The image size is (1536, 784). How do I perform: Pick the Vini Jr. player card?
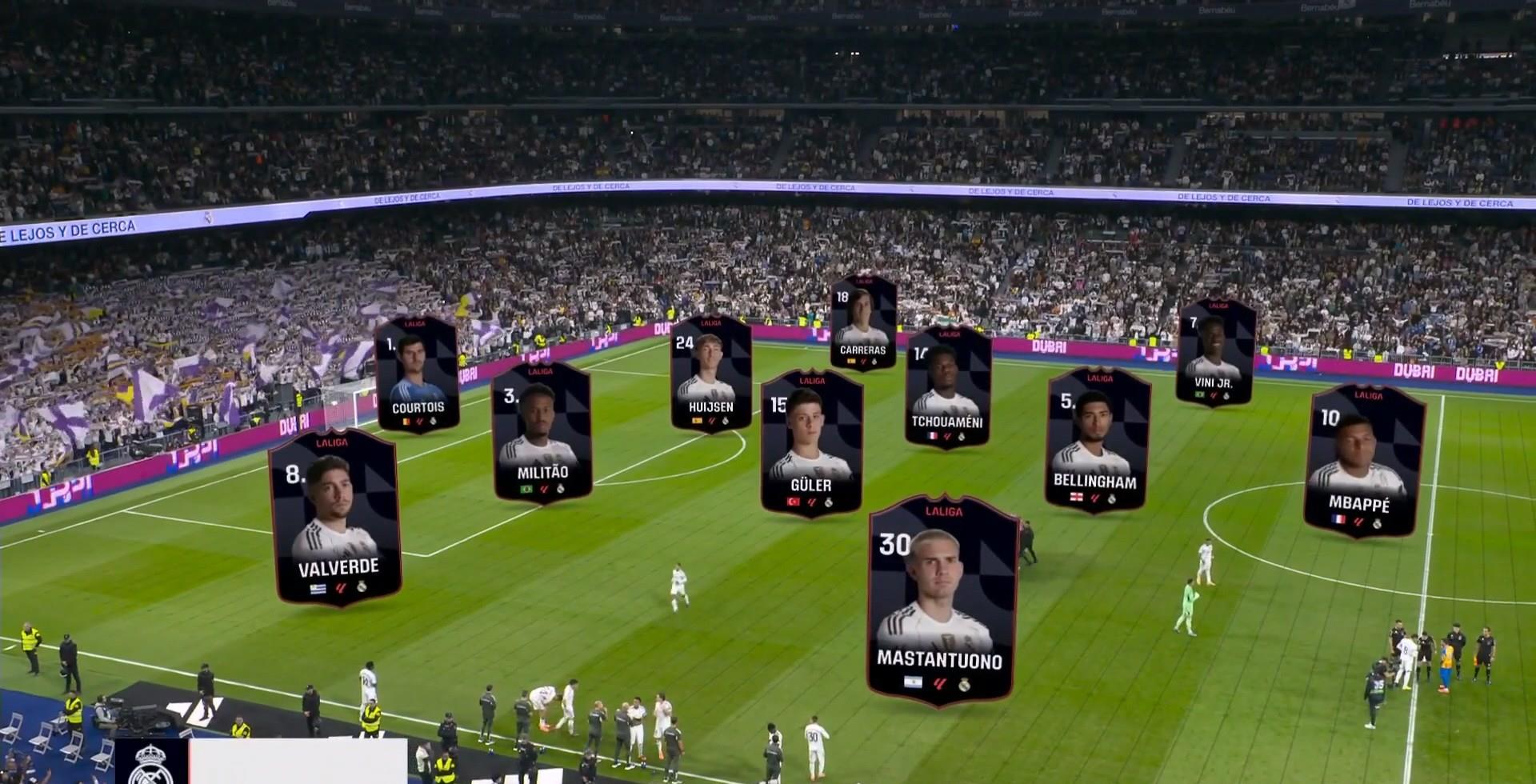[1214, 352]
